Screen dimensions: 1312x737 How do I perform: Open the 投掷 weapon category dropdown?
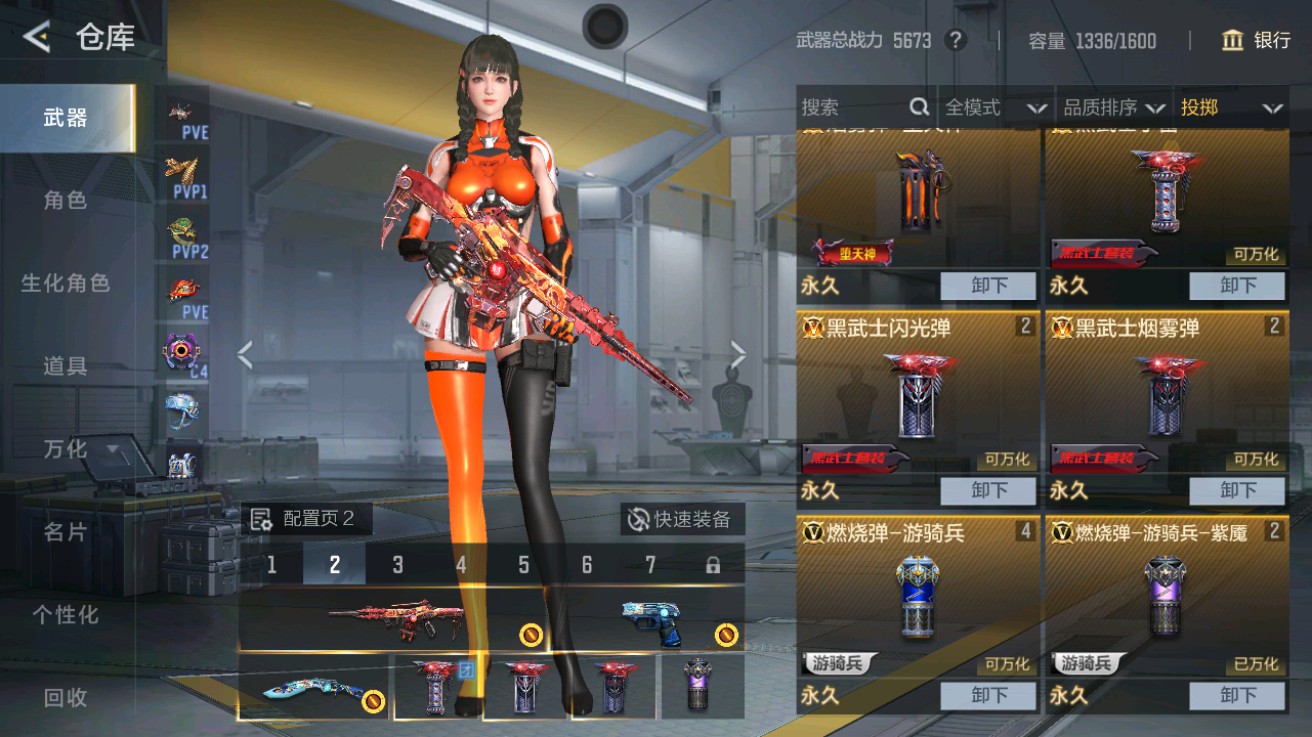(x=1230, y=107)
